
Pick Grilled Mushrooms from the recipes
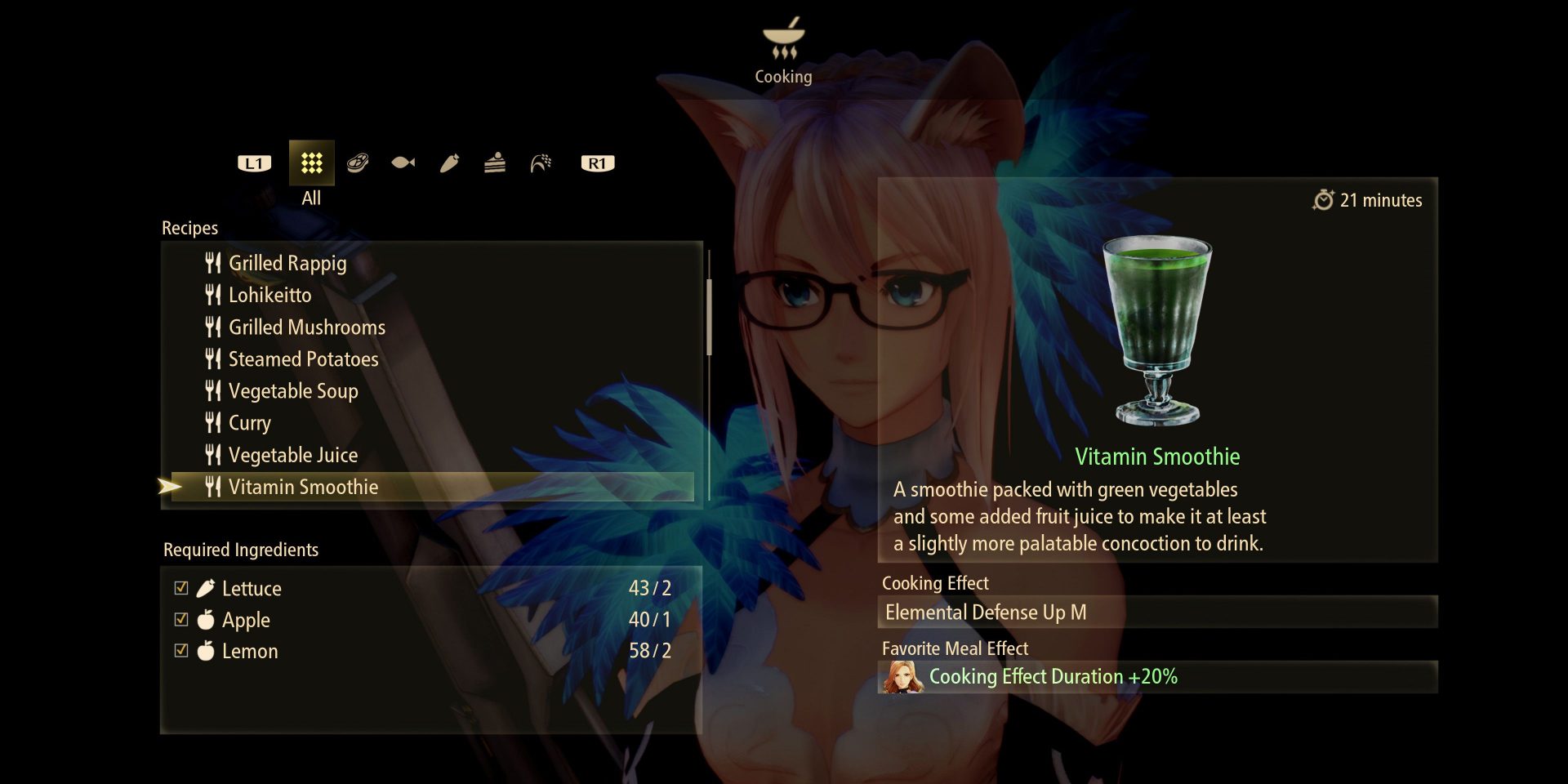(x=306, y=327)
